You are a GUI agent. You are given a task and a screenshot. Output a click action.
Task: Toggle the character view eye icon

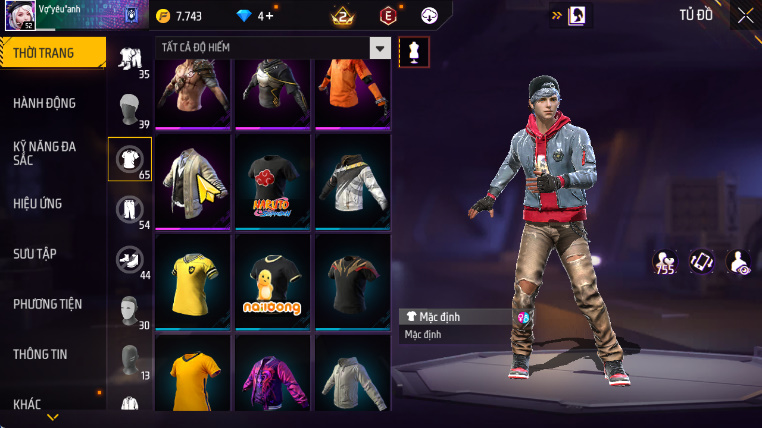(739, 262)
